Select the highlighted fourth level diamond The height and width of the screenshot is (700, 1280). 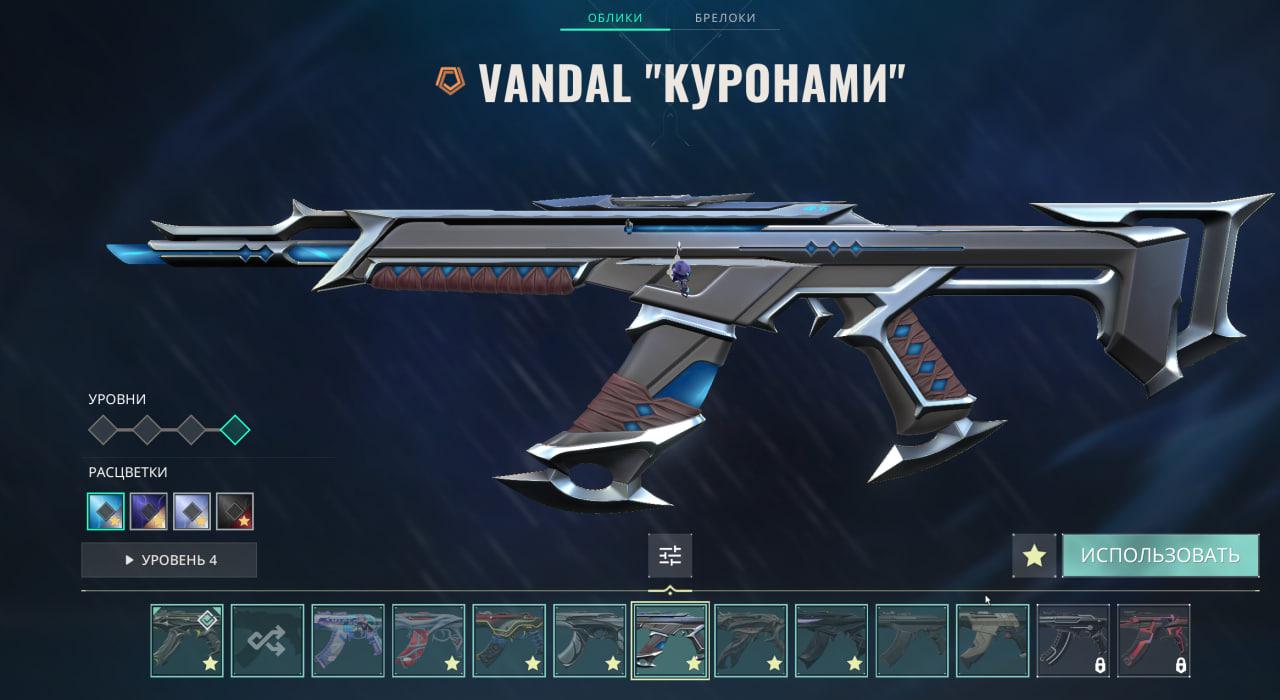[x=235, y=430]
